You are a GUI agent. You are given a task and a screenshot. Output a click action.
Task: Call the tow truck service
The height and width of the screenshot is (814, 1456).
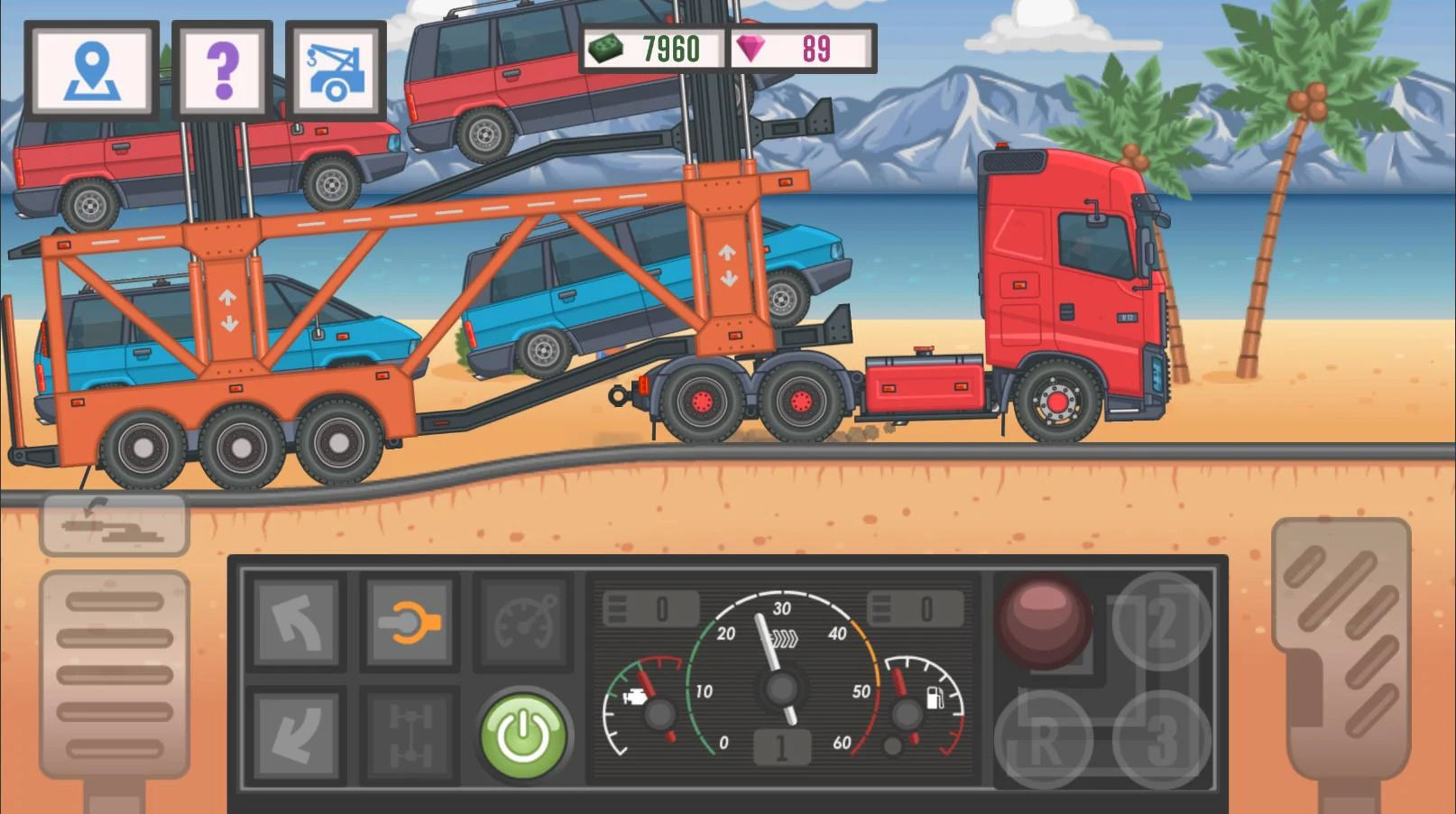click(x=336, y=70)
